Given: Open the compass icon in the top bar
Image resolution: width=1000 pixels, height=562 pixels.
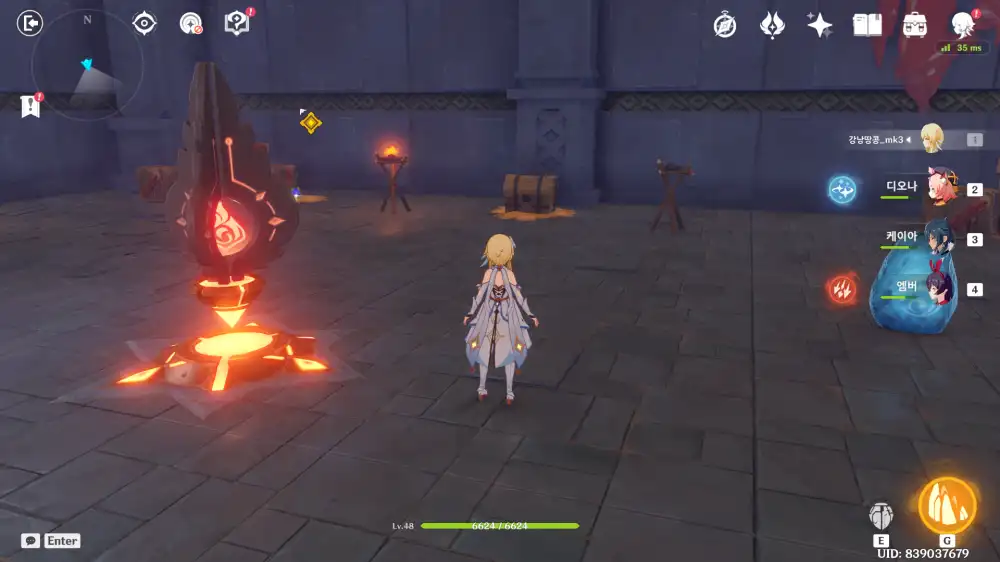Looking at the screenshot, I should pos(725,26).
